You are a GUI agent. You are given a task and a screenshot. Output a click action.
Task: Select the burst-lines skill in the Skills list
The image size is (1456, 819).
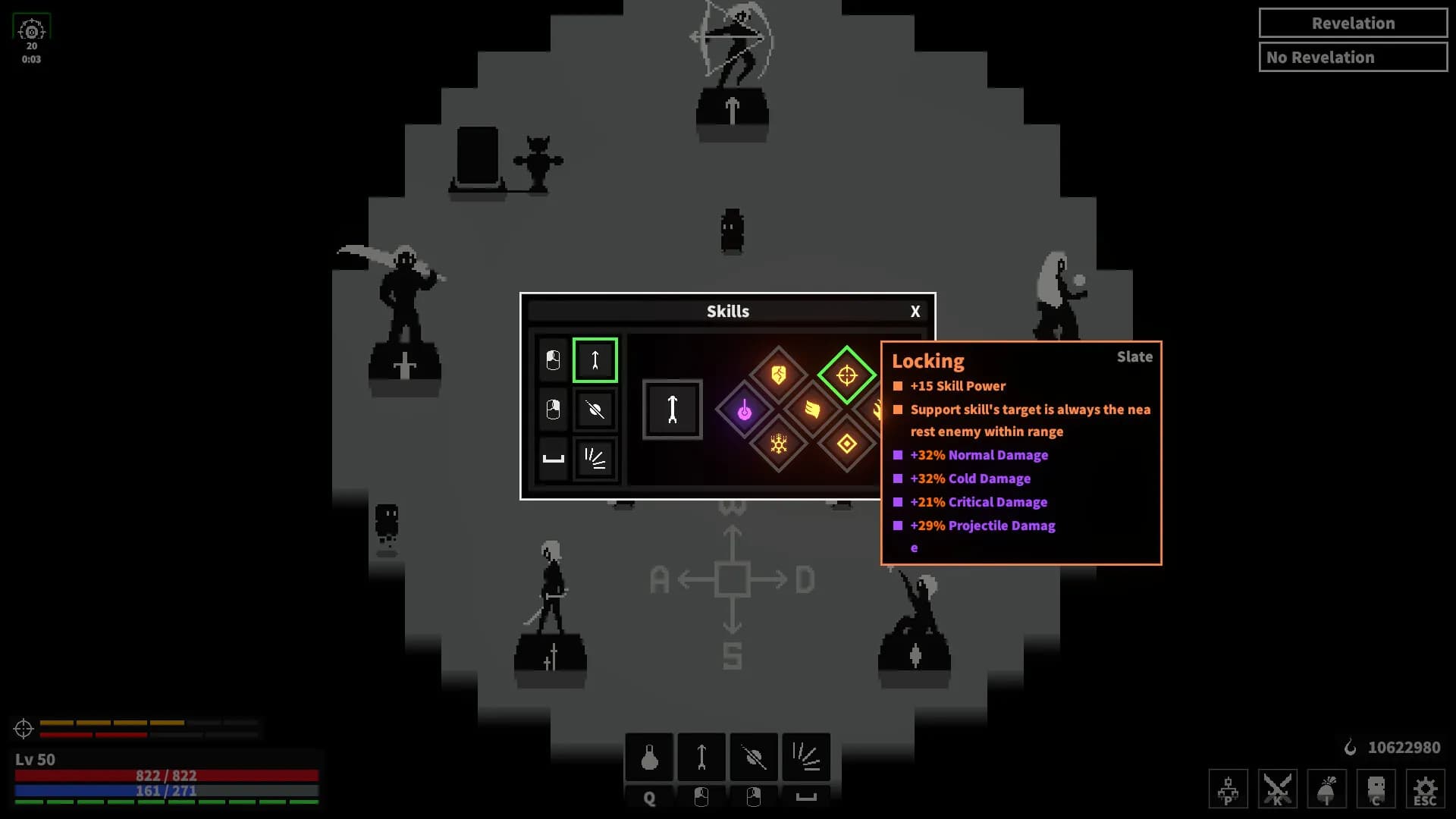click(595, 459)
